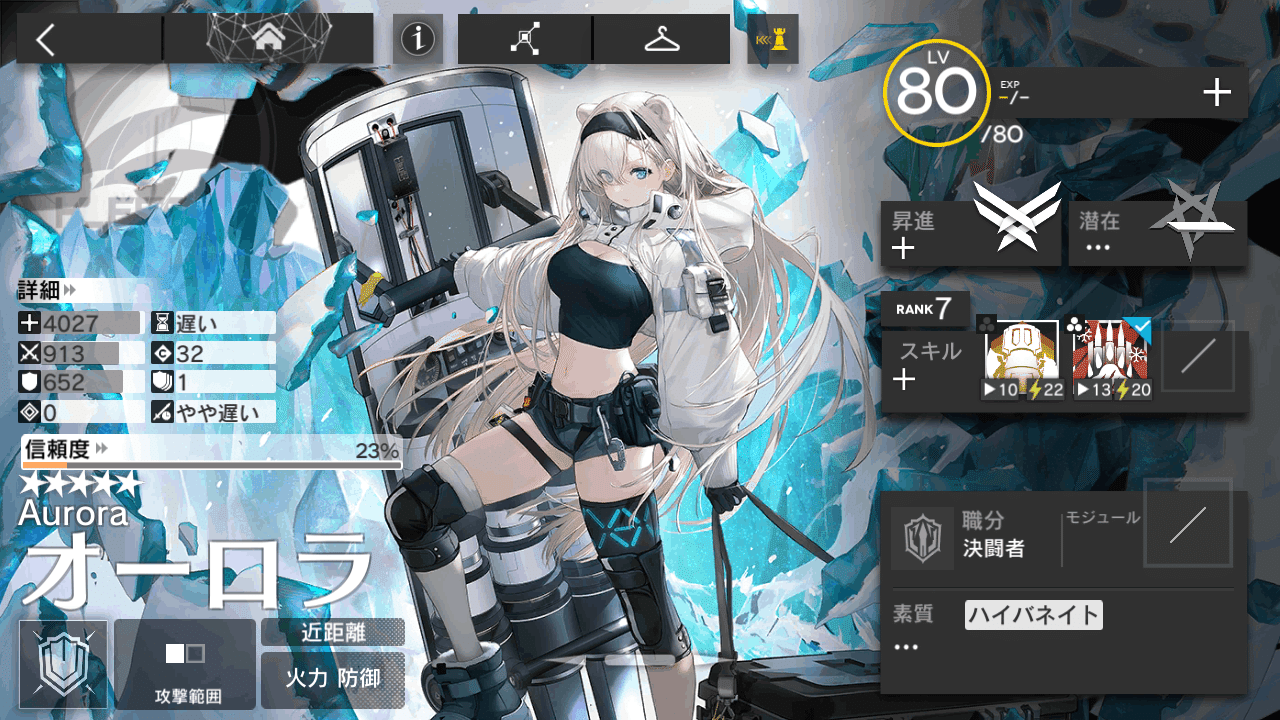The height and width of the screenshot is (720, 1280).
Task: Open the character info panel via the i icon
Action: click(417, 40)
